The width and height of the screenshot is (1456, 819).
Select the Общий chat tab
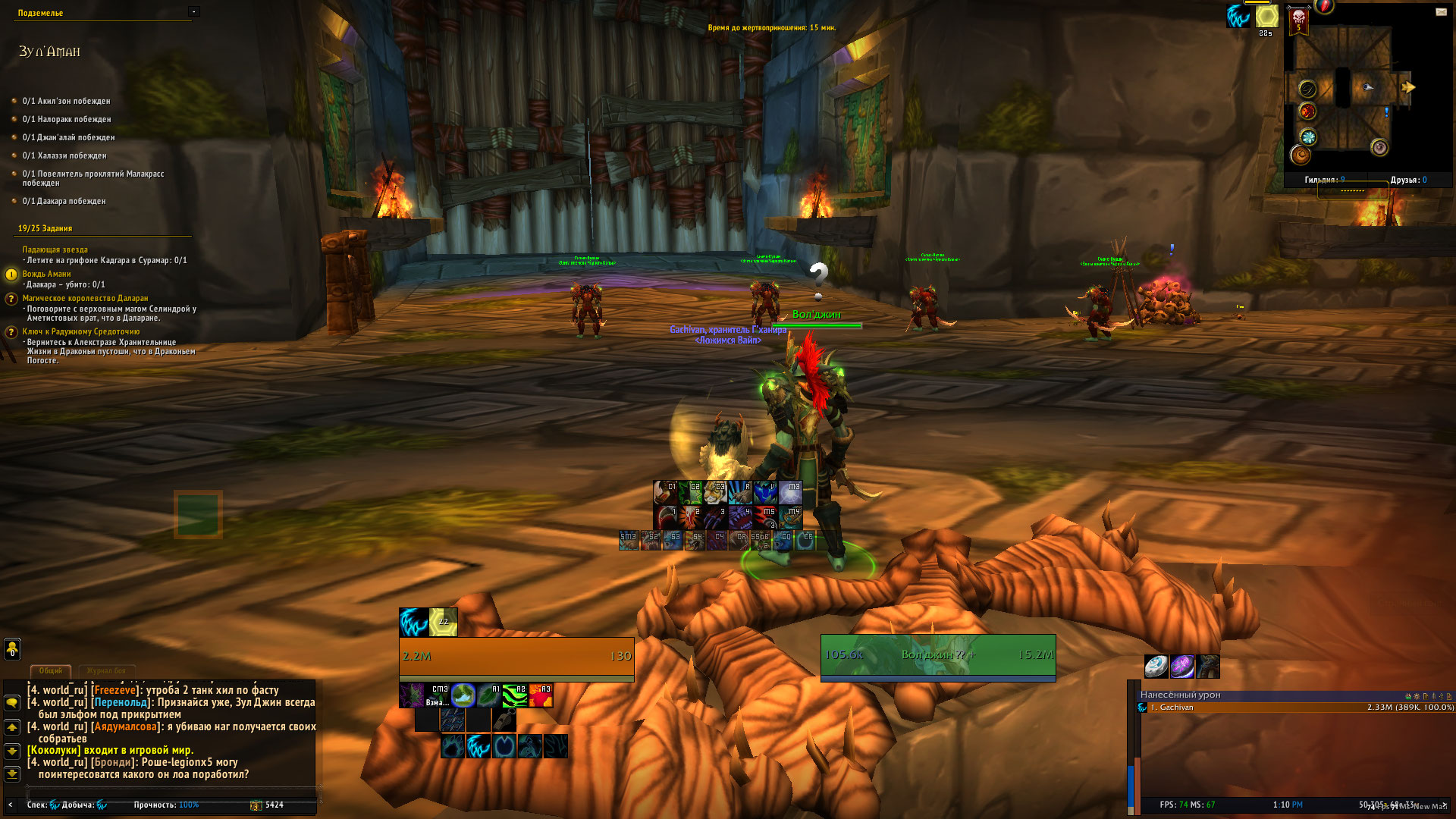coord(50,671)
